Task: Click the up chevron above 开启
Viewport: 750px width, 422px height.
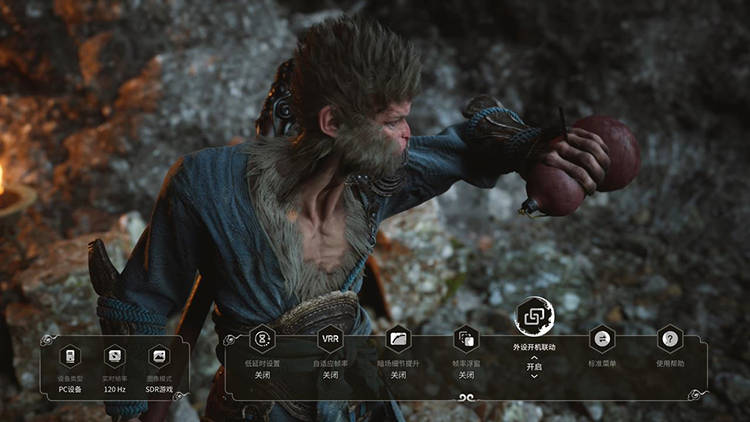Action: pyautogui.click(x=534, y=357)
